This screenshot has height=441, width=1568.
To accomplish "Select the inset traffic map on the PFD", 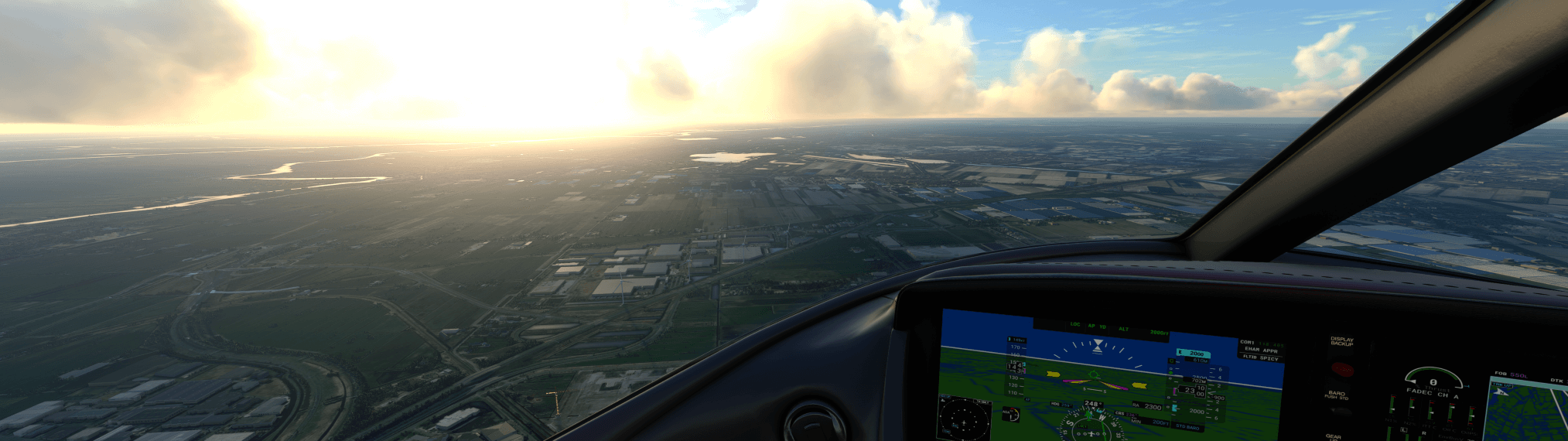I will pos(964,419).
